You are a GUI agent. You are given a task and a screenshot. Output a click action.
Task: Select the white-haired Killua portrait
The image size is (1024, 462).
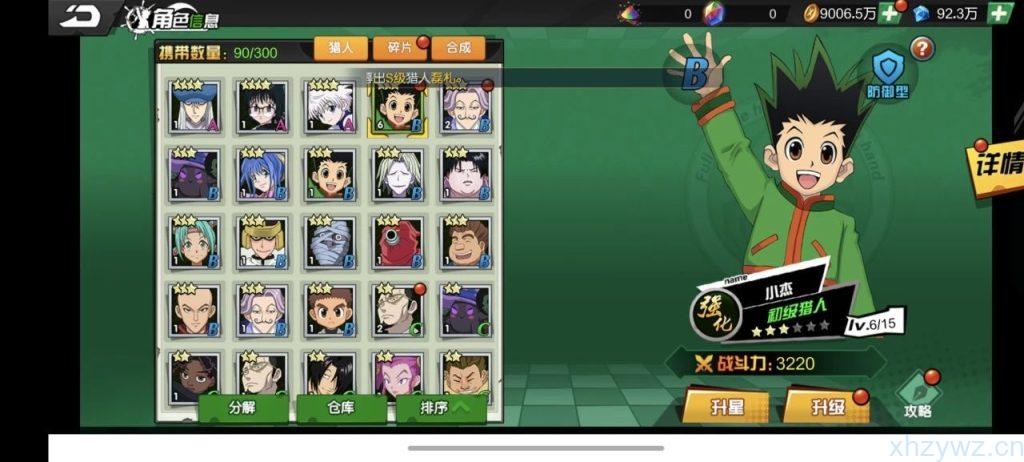pyautogui.click(x=330, y=106)
